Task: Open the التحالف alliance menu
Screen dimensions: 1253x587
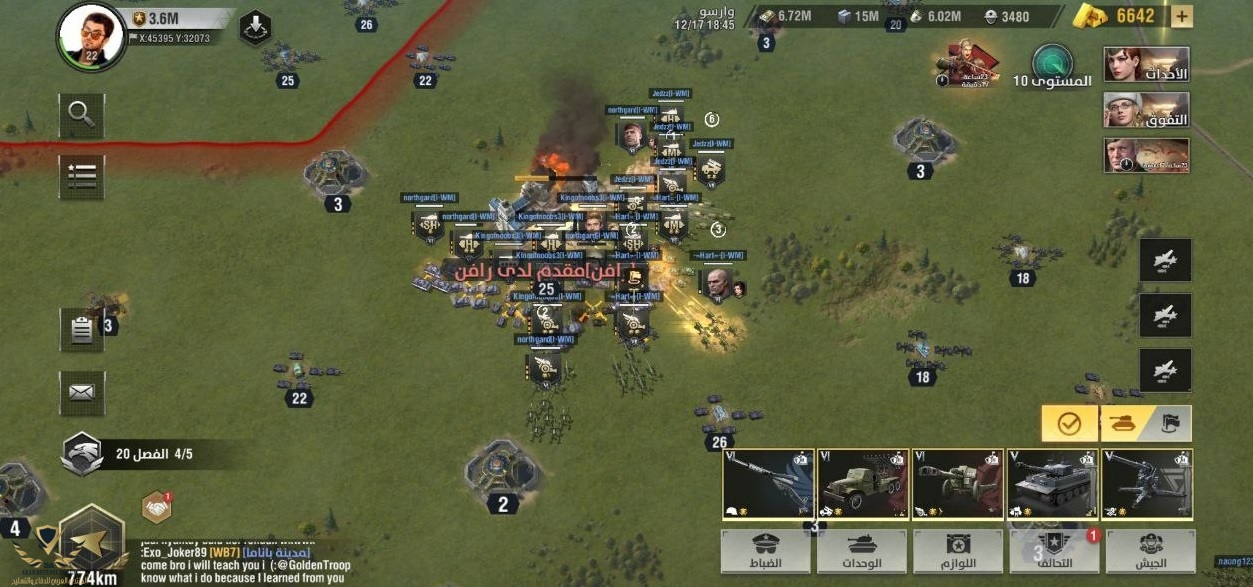Action: pyautogui.click(x=1052, y=551)
